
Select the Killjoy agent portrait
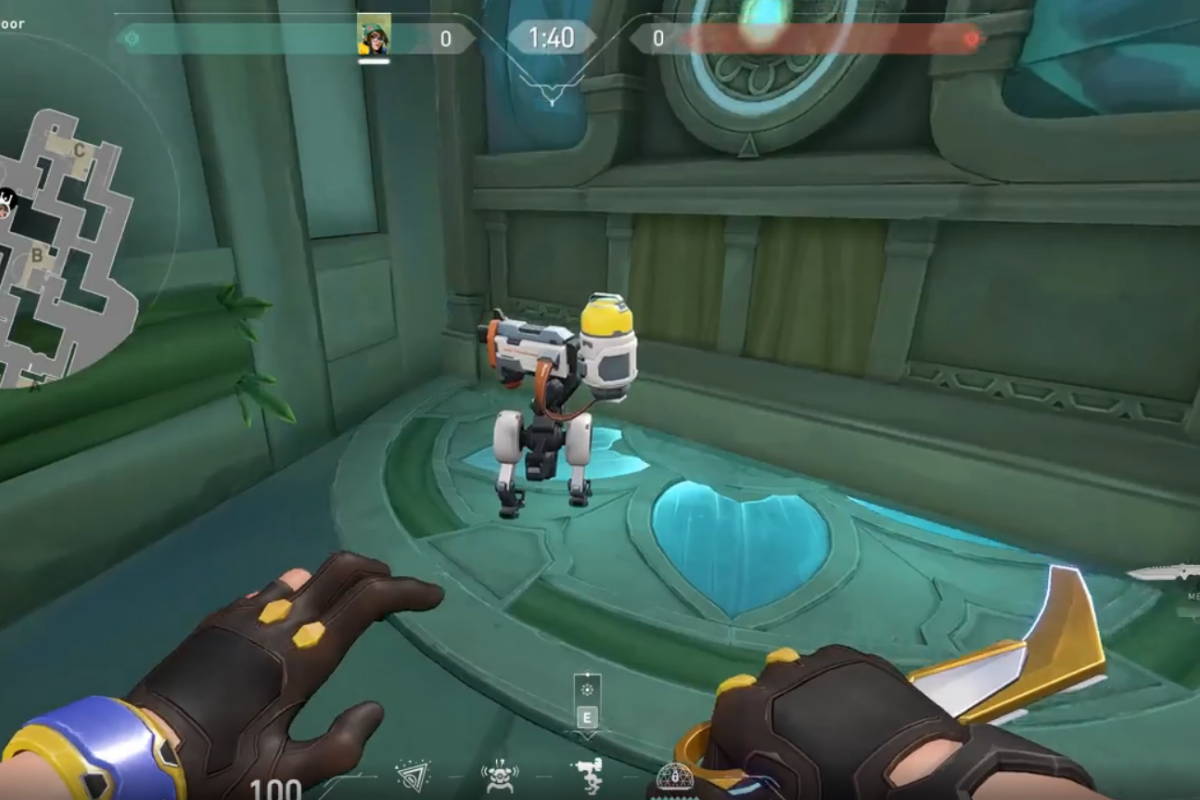[x=374, y=36]
